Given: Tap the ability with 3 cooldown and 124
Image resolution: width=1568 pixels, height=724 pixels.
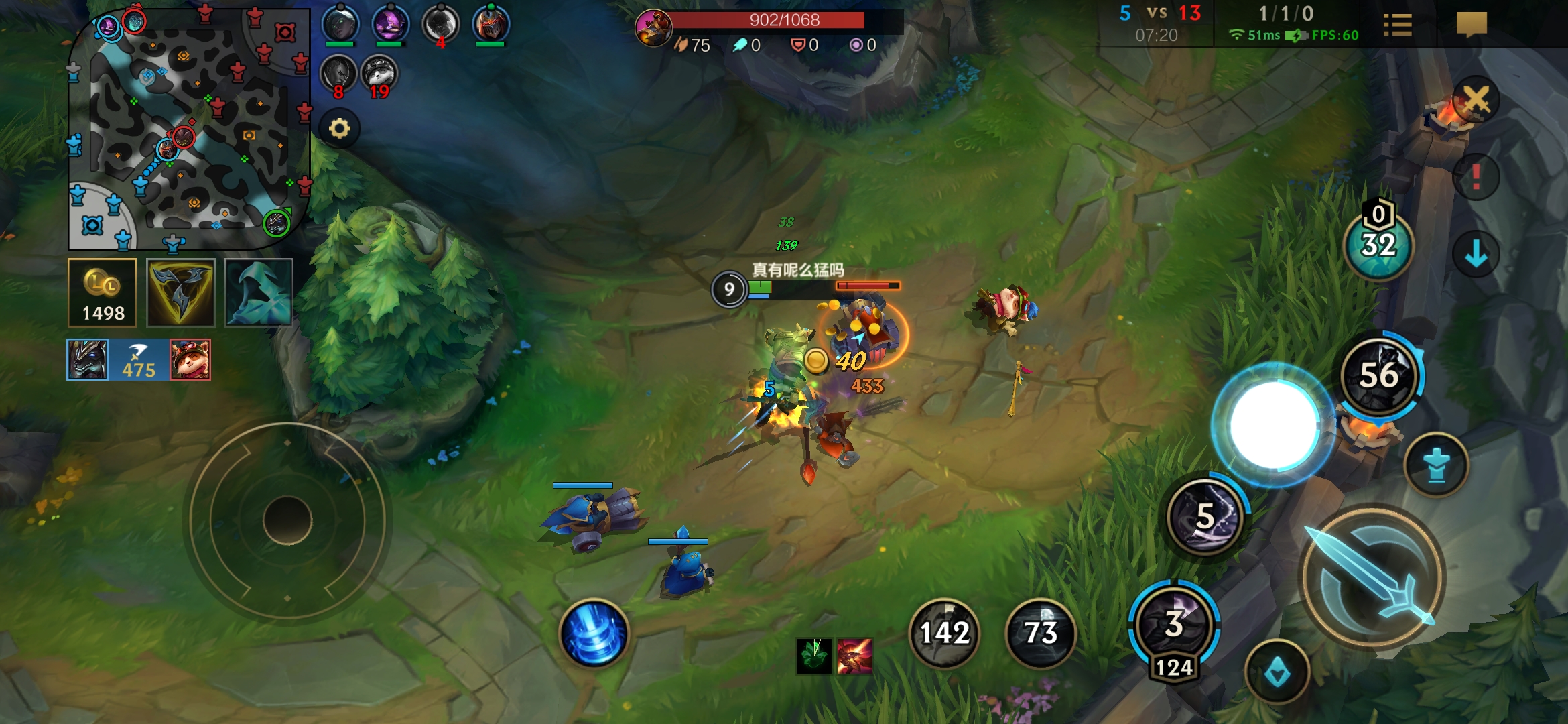Looking at the screenshot, I should pyautogui.click(x=1174, y=625).
